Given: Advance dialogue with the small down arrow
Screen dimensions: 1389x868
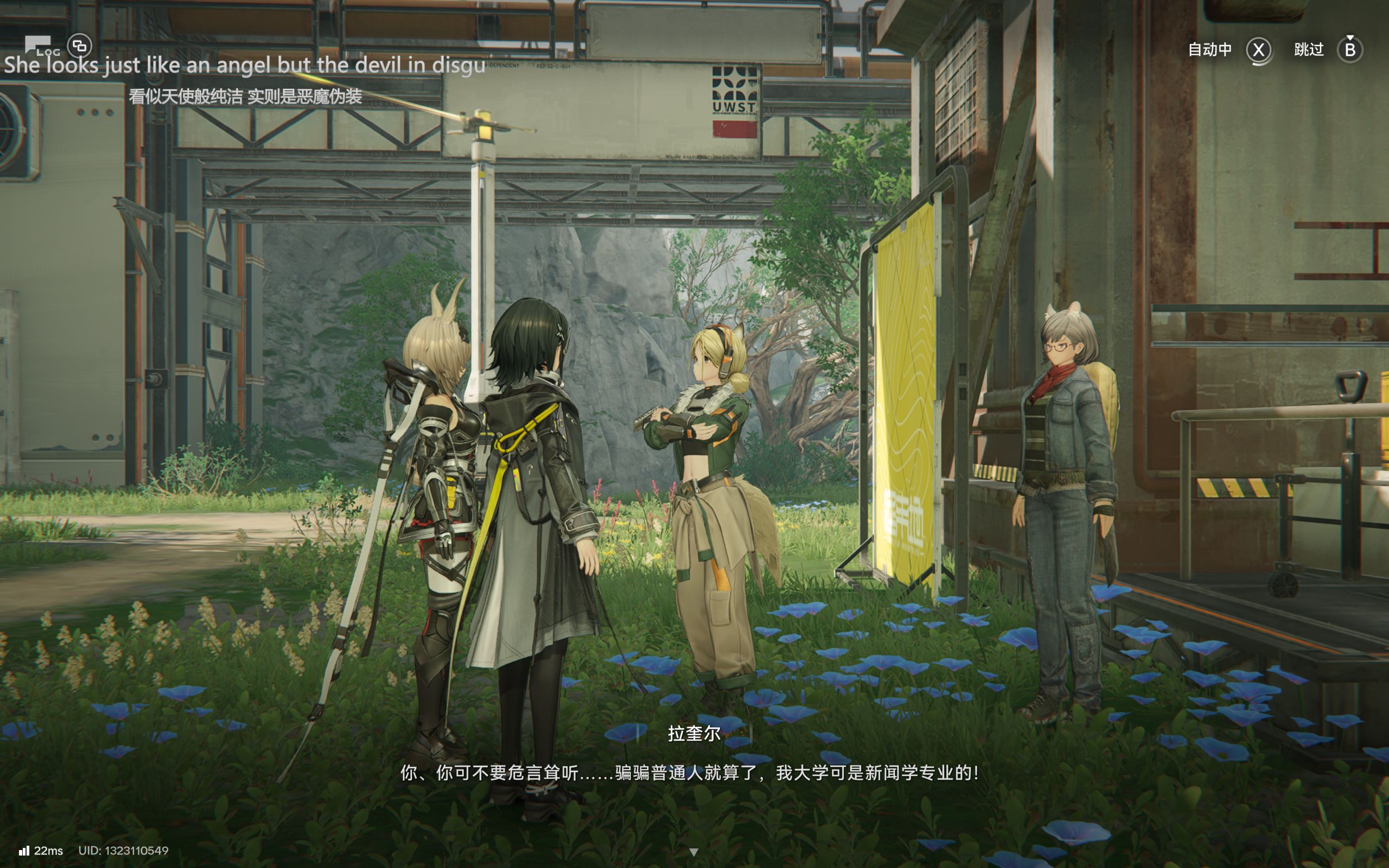Looking at the screenshot, I should click(693, 852).
